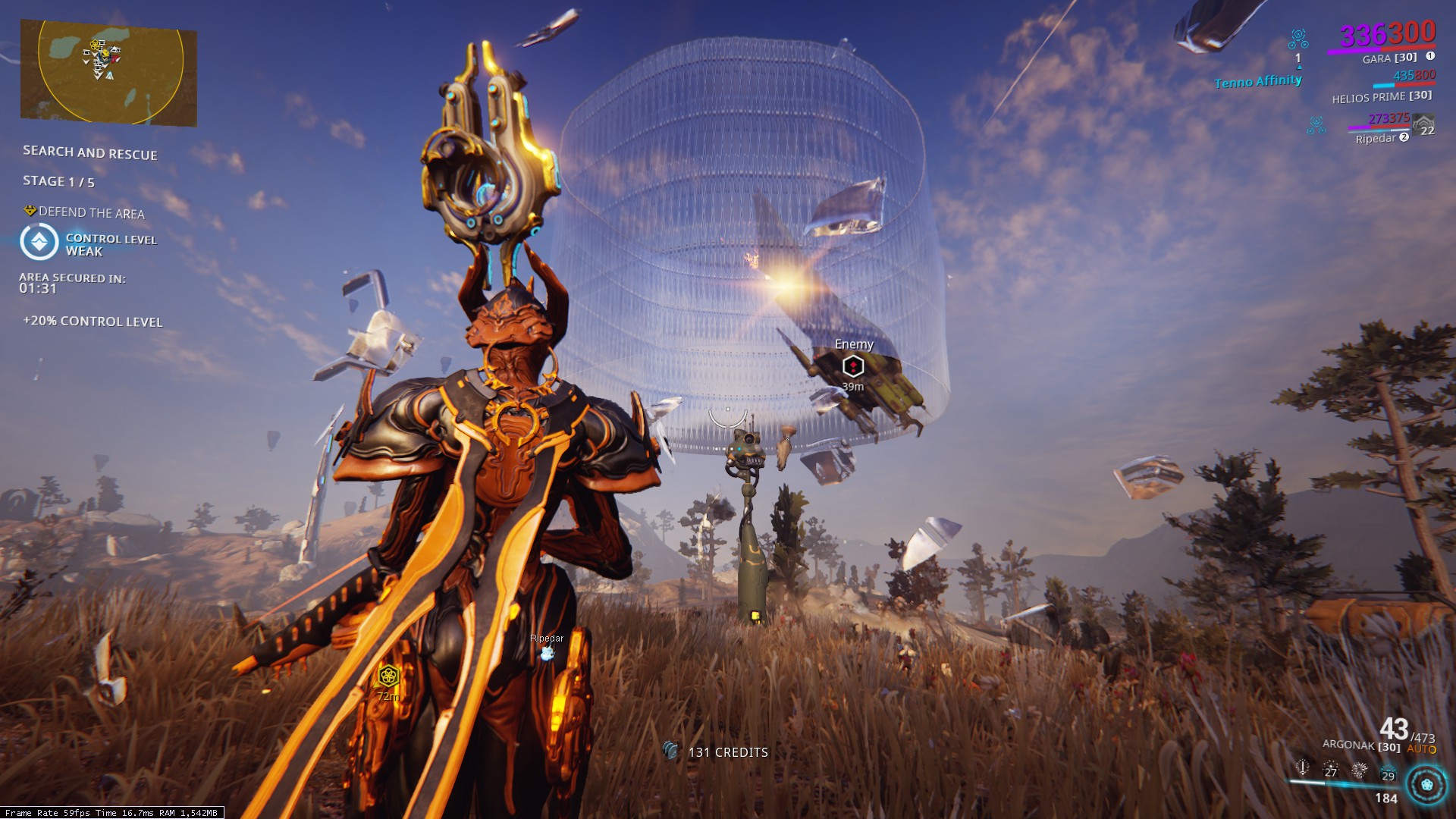Click the glowing blue Focus circle icon

[x=1426, y=784]
